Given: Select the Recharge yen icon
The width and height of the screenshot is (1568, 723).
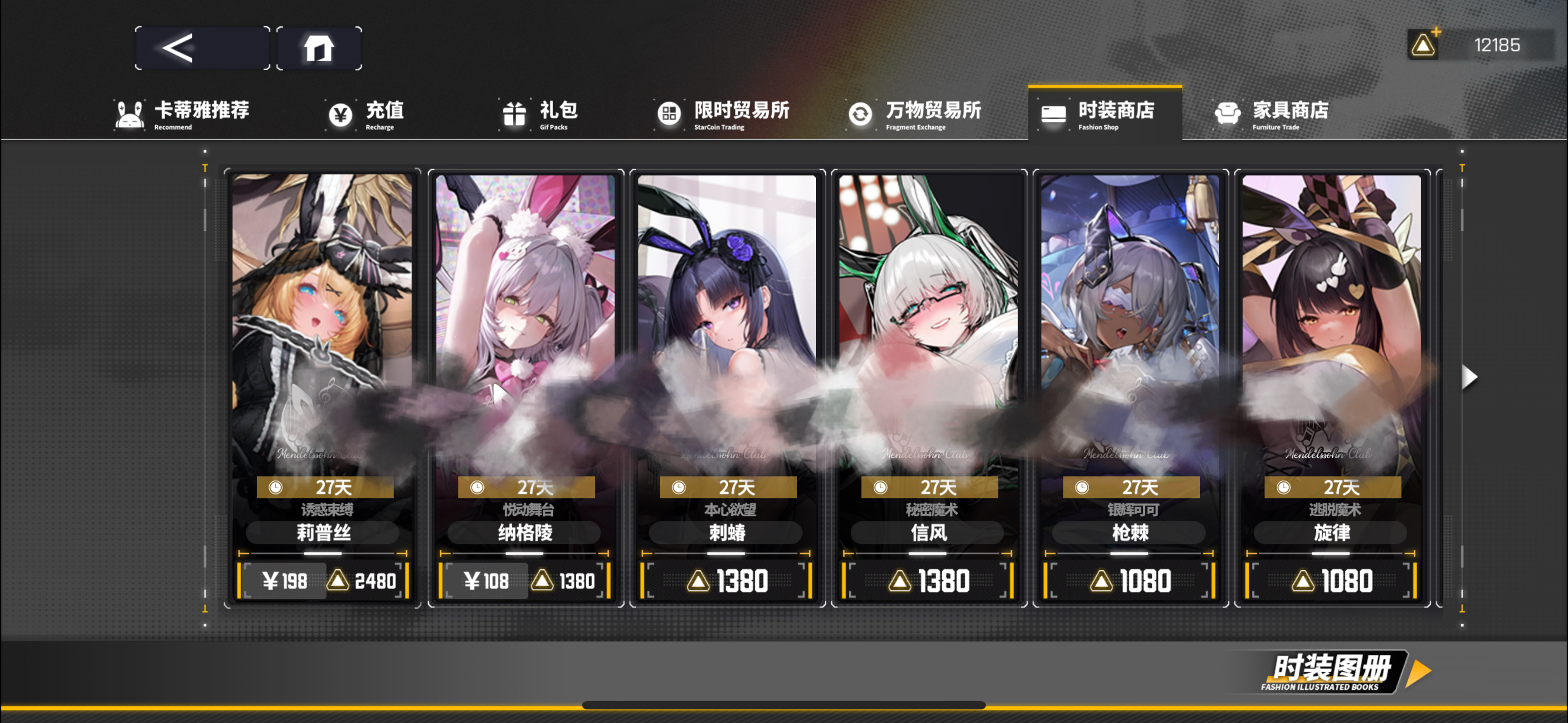Looking at the screenshot, I should pyautogui.click(x=341, y=113).
